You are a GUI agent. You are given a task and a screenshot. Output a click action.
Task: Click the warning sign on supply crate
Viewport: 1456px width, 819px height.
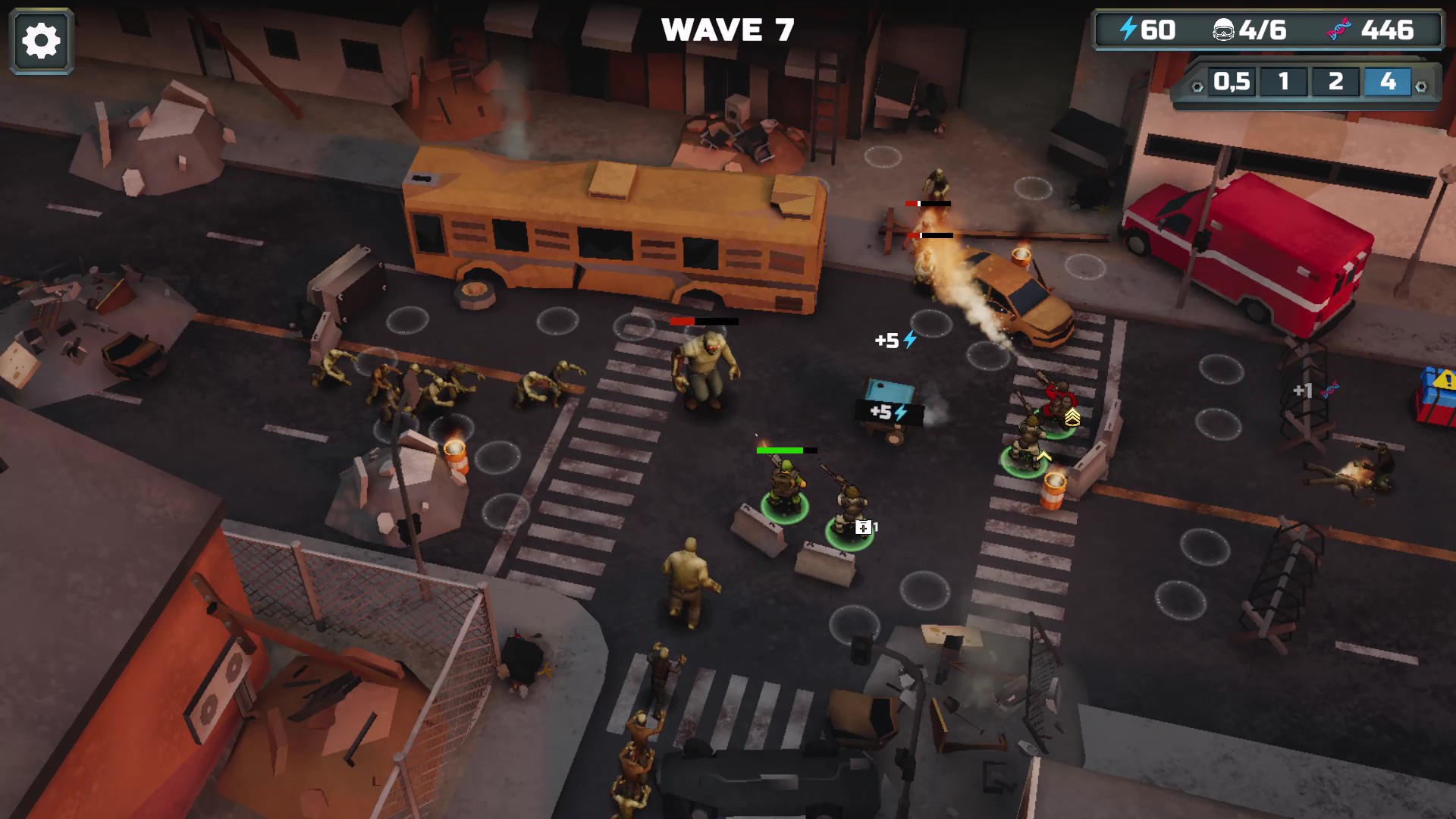[1445, 380]
